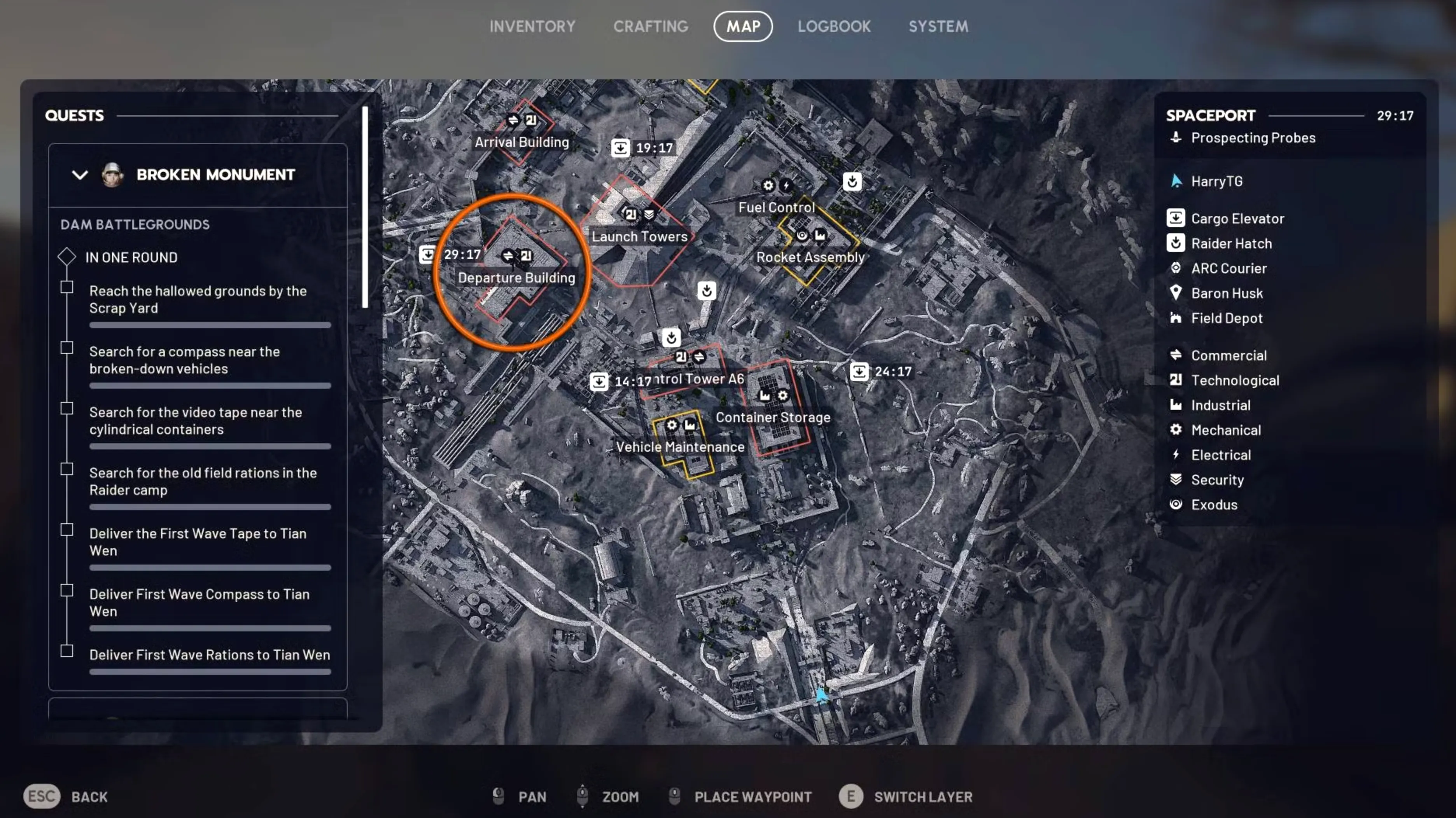The width and height of the screenshot is (1456, 818).
Task: Select the Raider Hatch icon
Action: point(1176,243)
